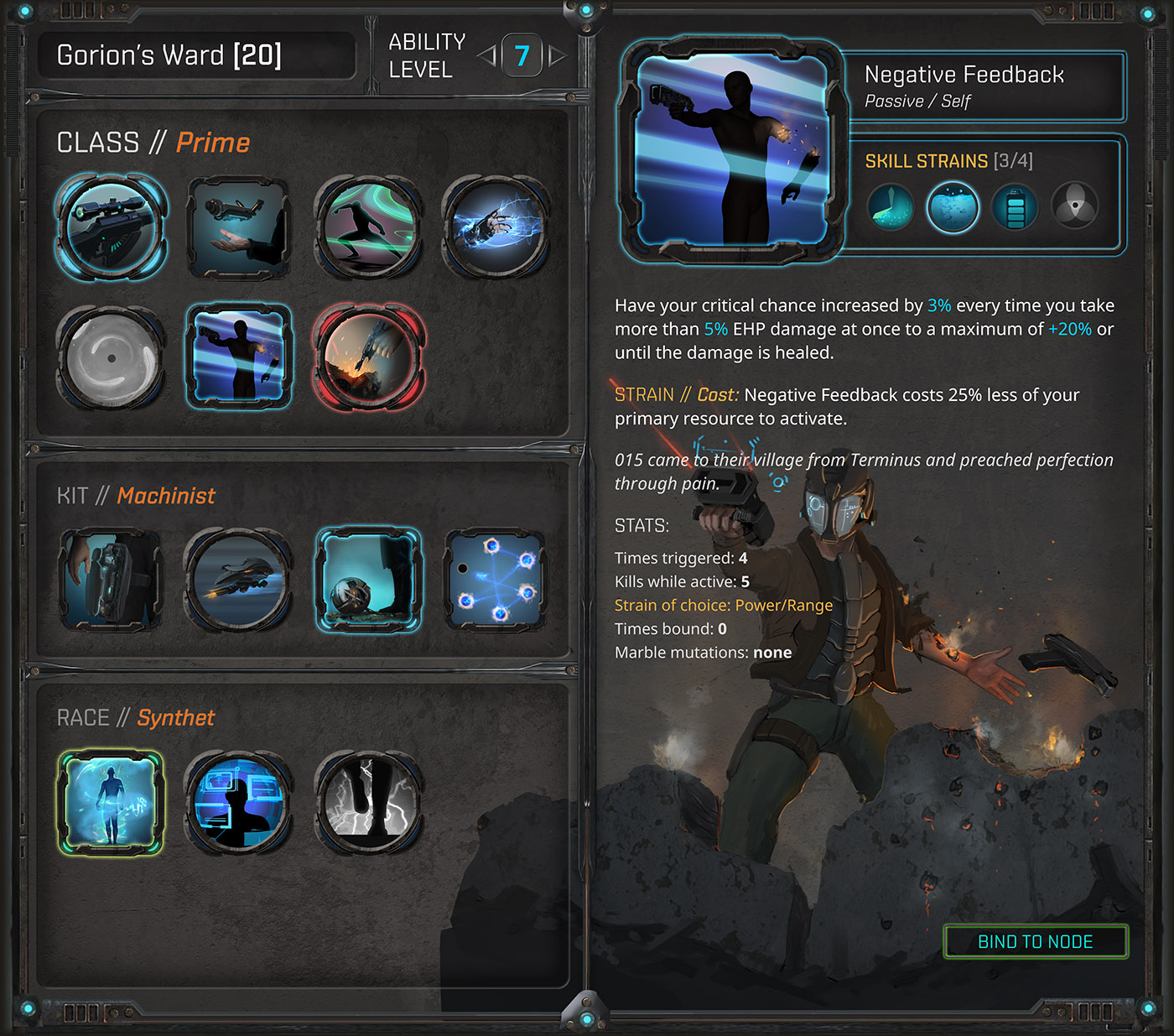Click the Bind to Node button
The width and height of the screenshot is (1174, 1036).
(1036, 942)
